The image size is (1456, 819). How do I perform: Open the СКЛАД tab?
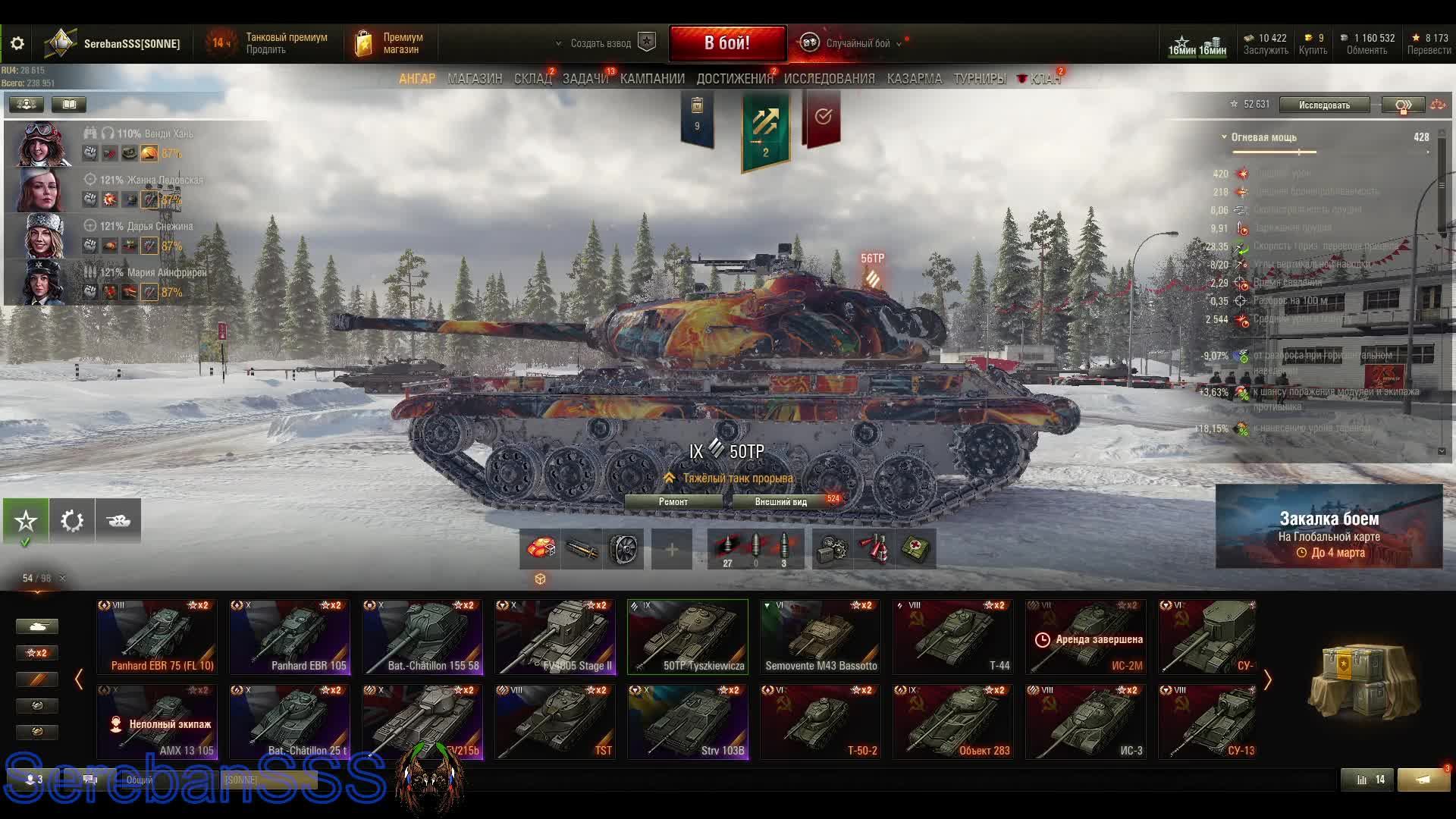[x=532, y=79]
